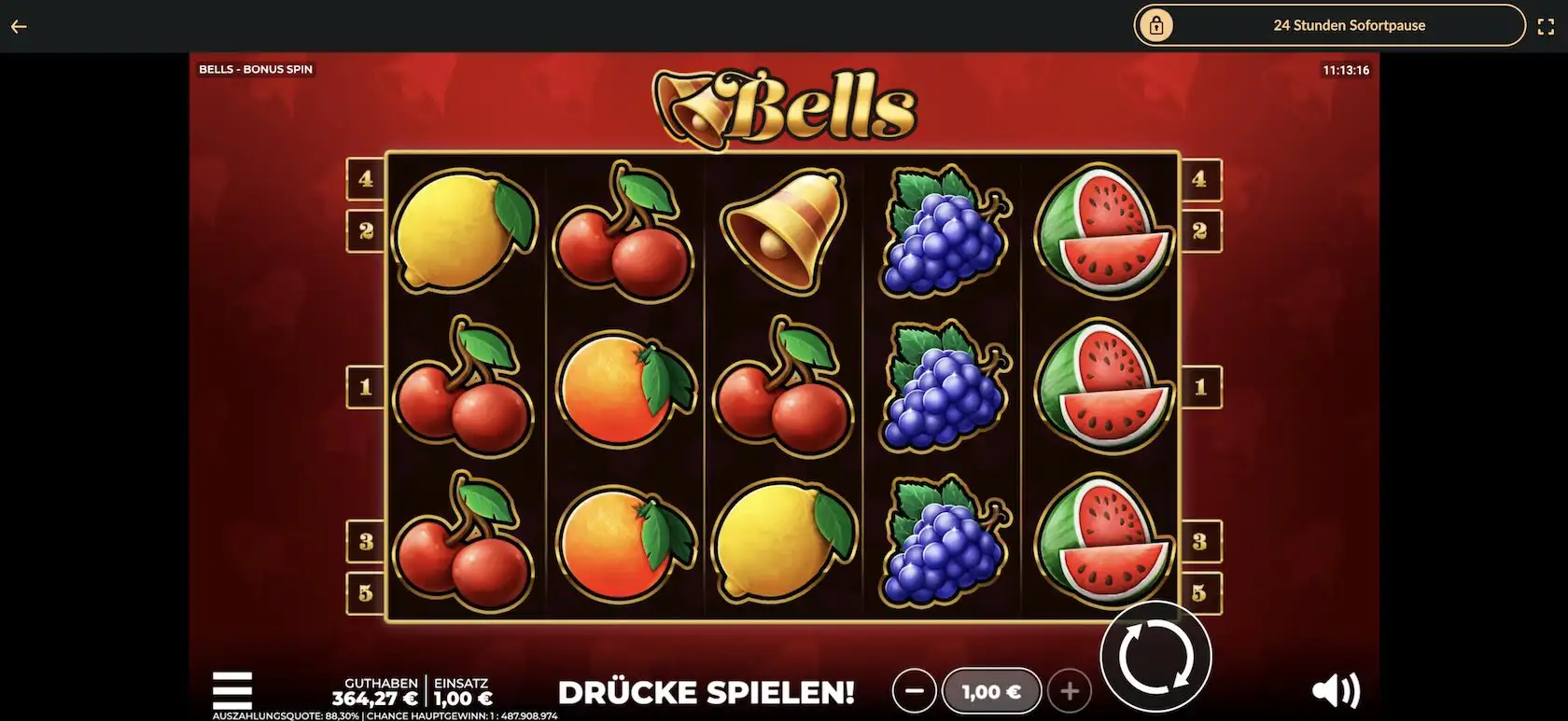Decrease the bet with the minus control
Screen dimensions: 1568x721
point(915,691)
